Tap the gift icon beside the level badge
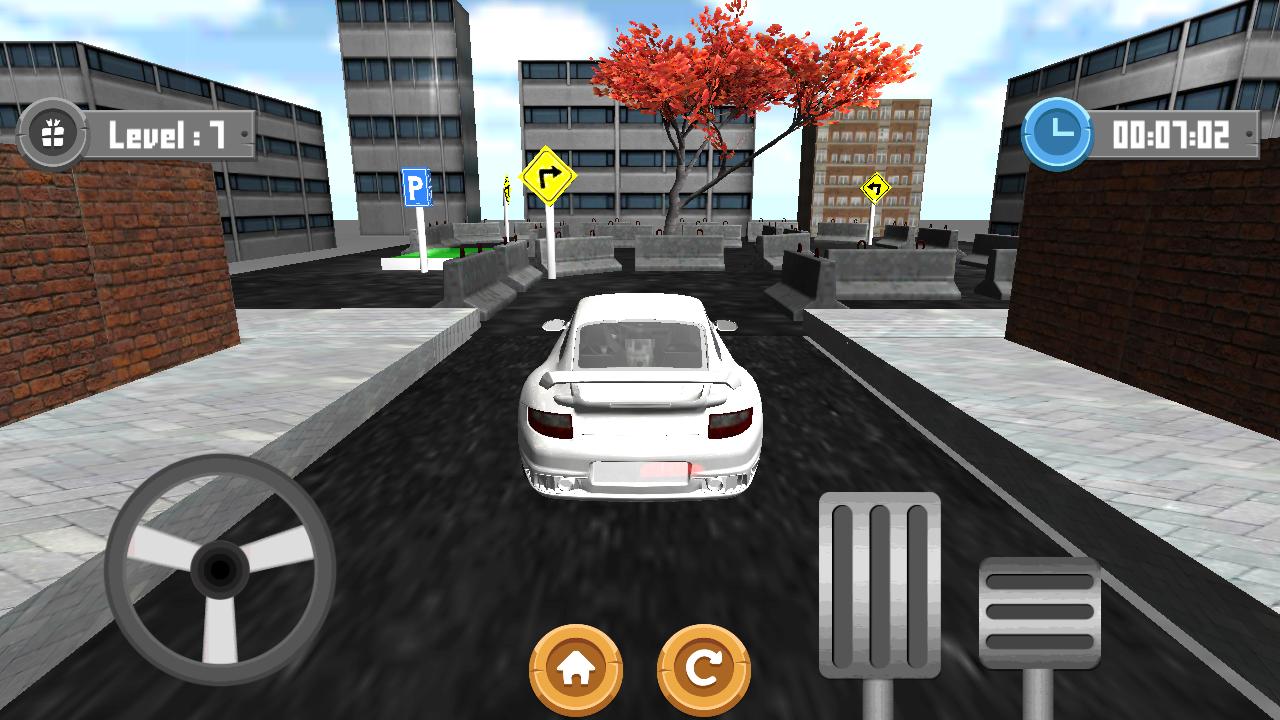The height and width of the screenshot is (720, 1280). click(57, 131)
